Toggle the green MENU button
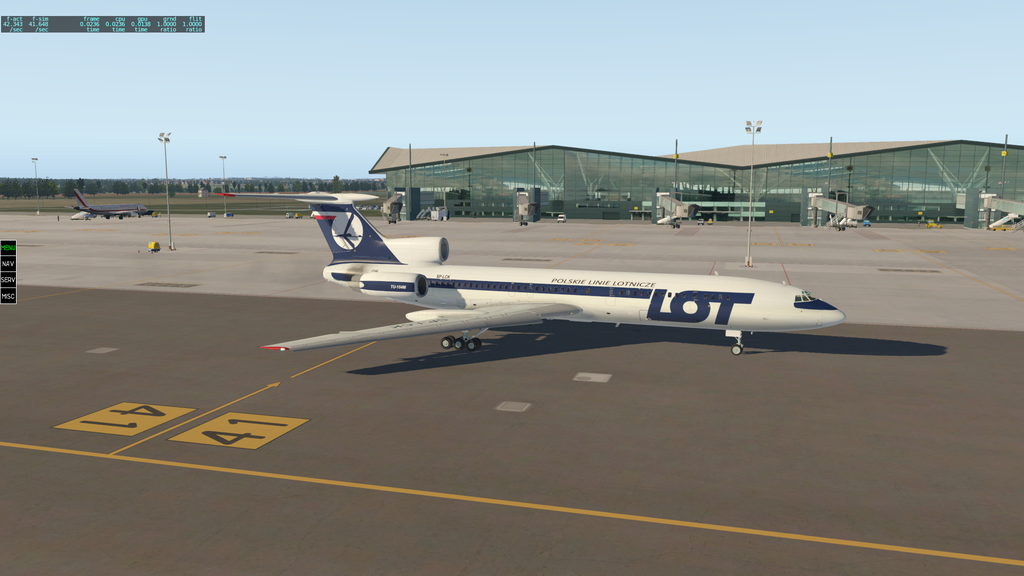The height and width of the screenshot is (576, 1024). pos(8,247)
